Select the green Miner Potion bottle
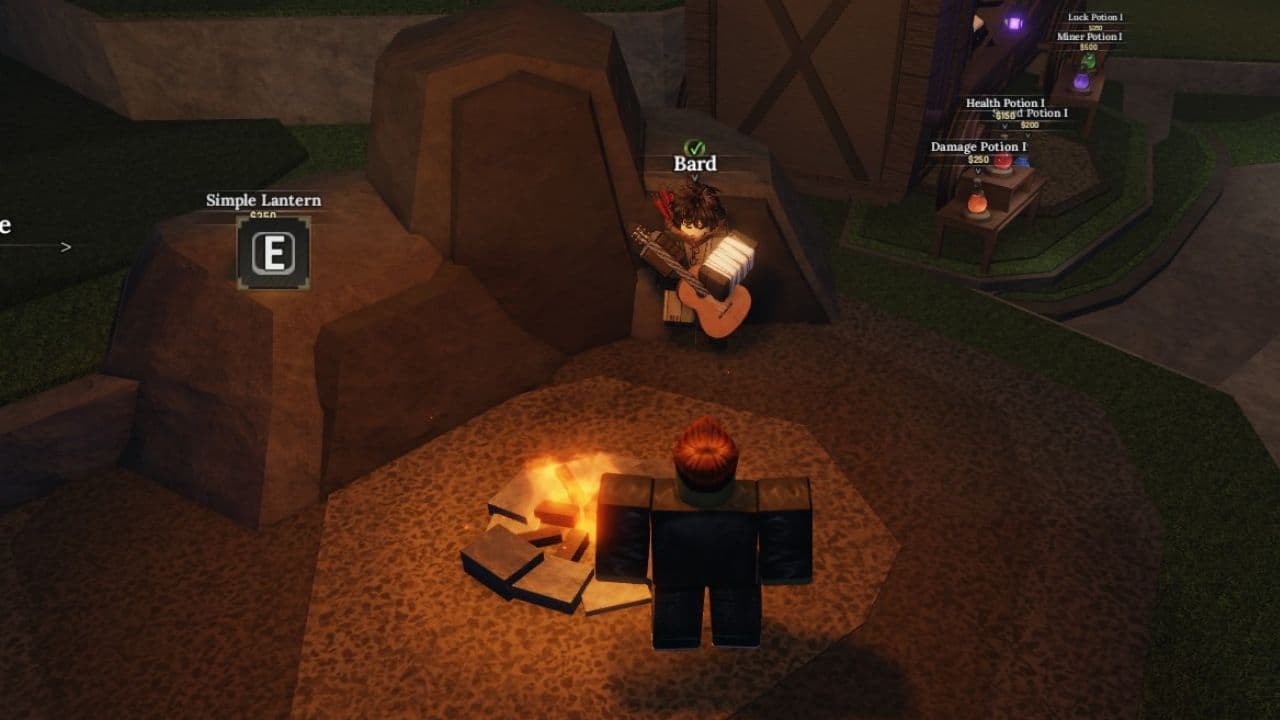The height and width of the screenshot is (720, 1280). 1088,64
